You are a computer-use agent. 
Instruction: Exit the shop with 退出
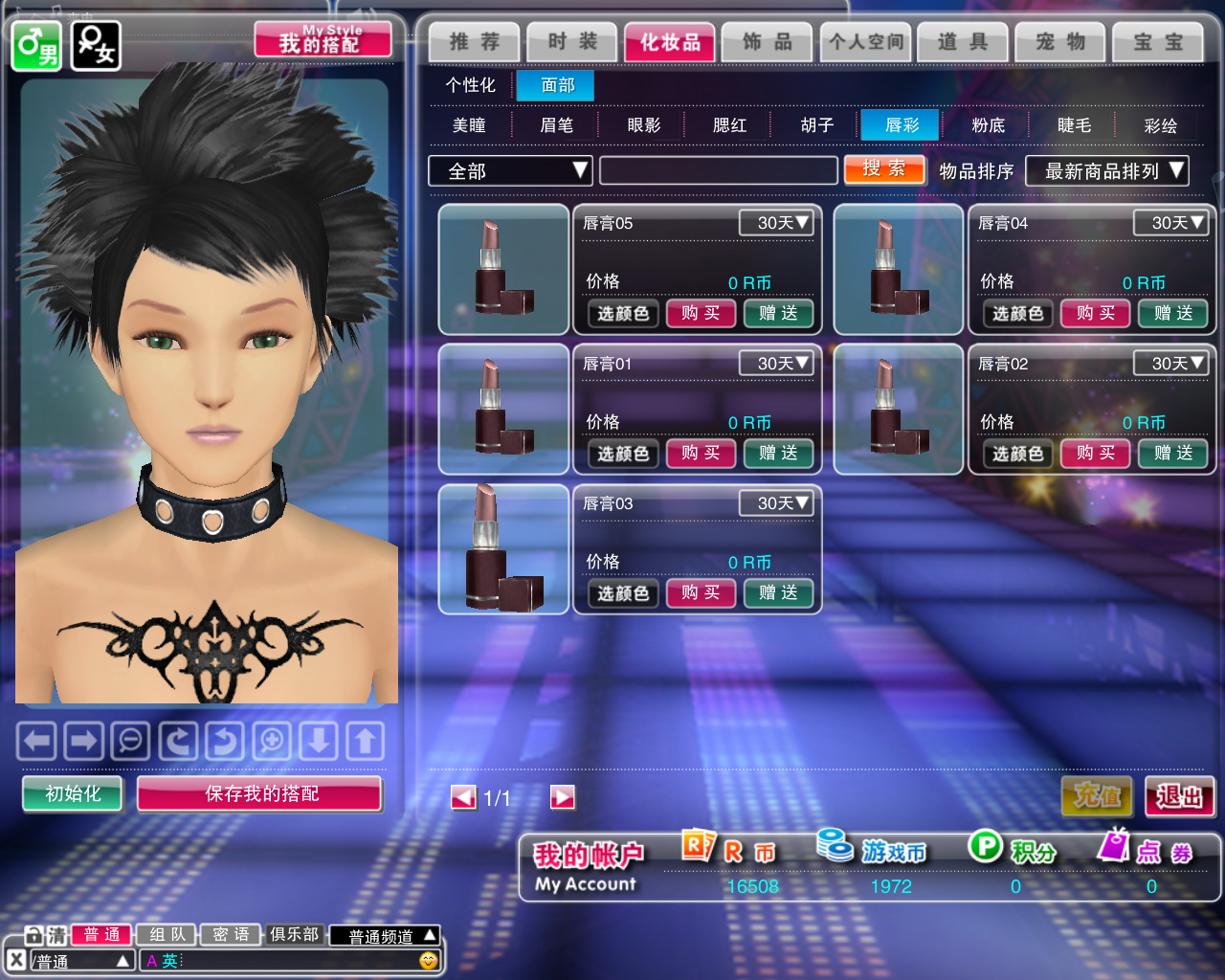(x=1179, y=795)
